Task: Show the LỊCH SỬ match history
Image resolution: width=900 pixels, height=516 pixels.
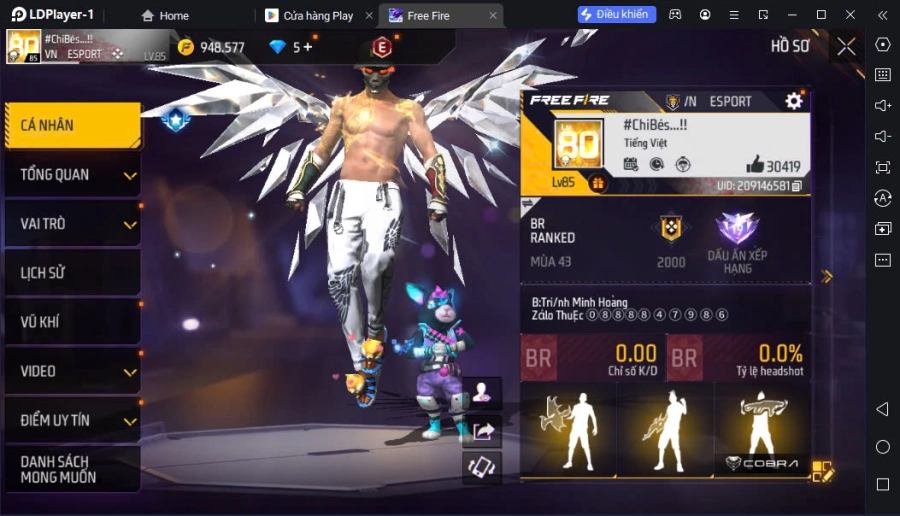Action: click(x=72, y=273)
